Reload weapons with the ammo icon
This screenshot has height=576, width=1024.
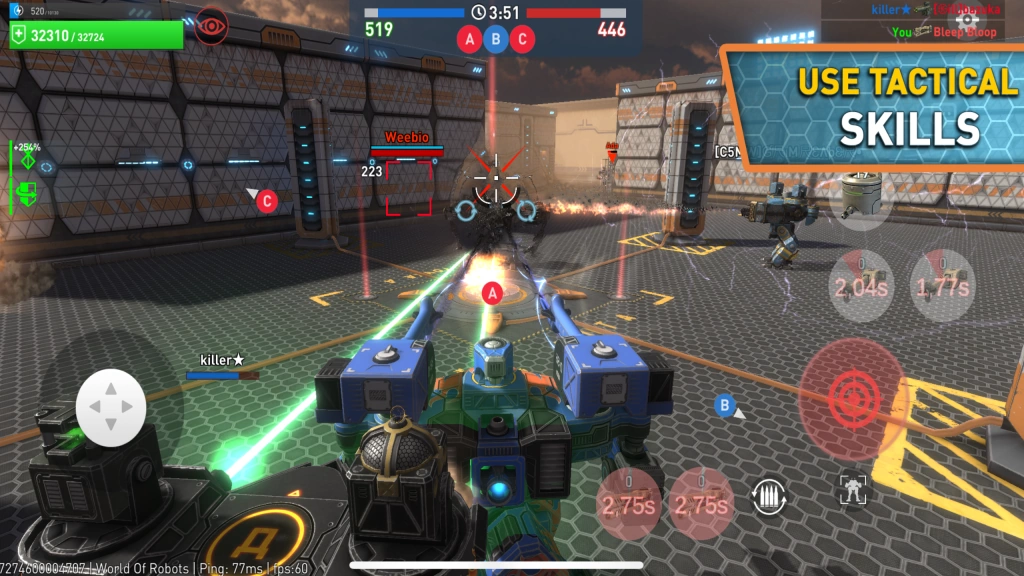pos(769,496)
